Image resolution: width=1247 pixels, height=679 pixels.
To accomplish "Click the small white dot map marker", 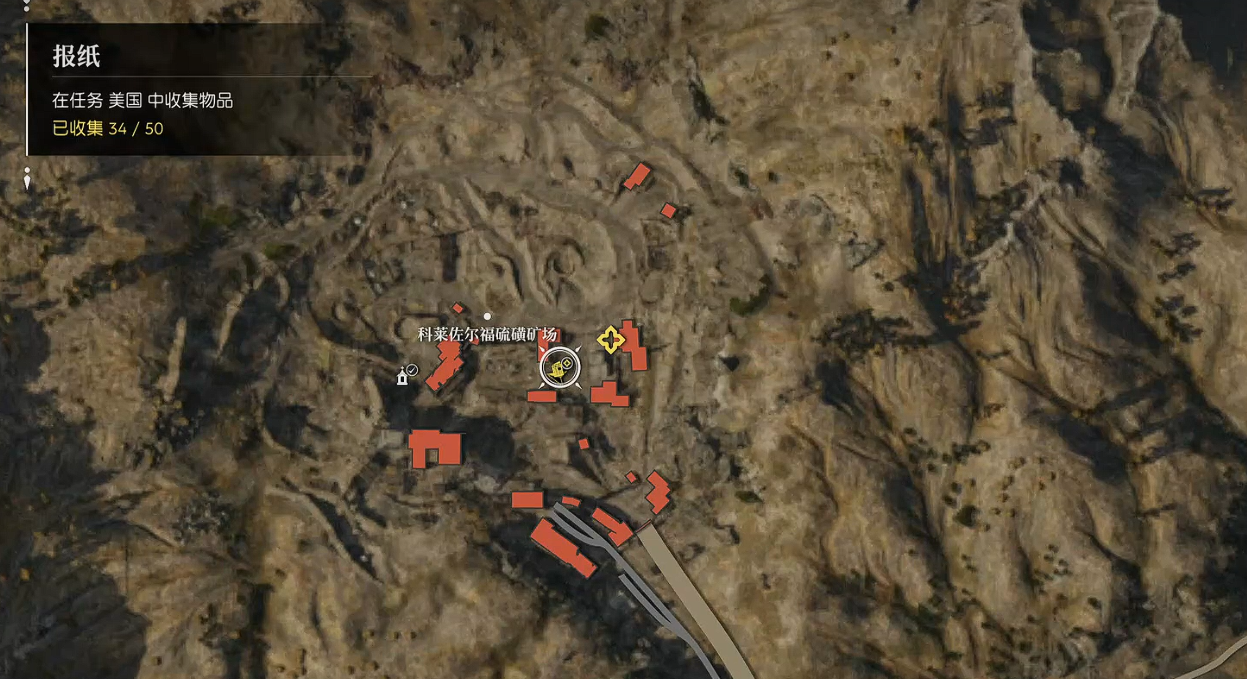I will point(488,316).
